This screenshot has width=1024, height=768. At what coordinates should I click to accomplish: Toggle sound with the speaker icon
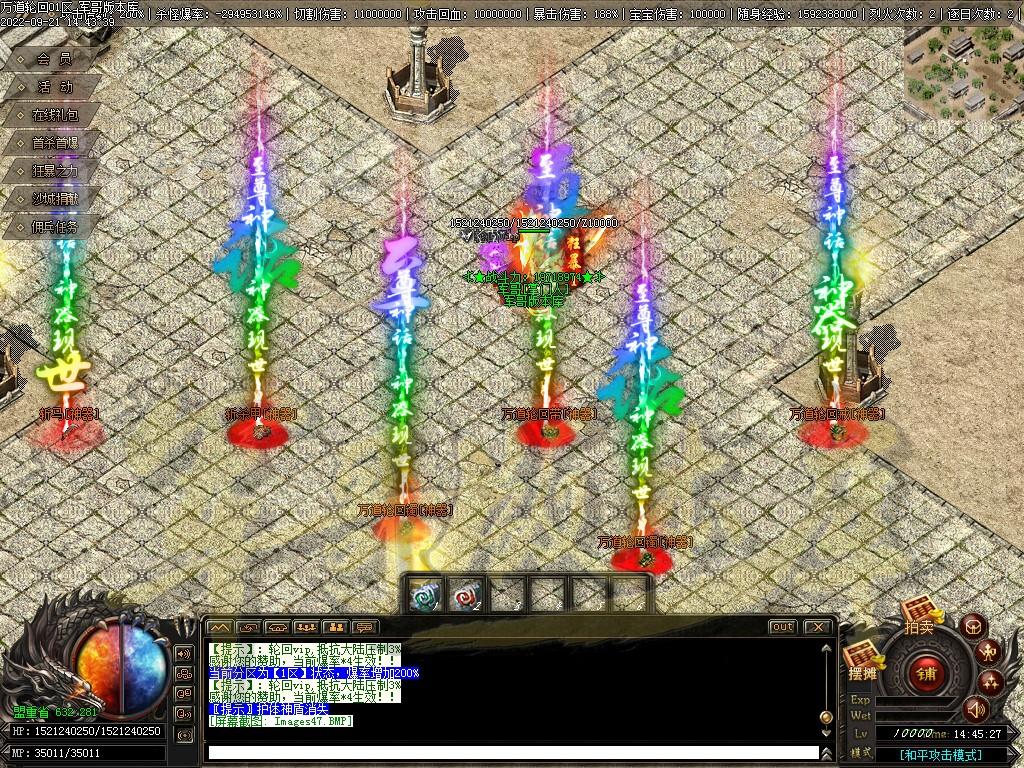click(976, 709)
